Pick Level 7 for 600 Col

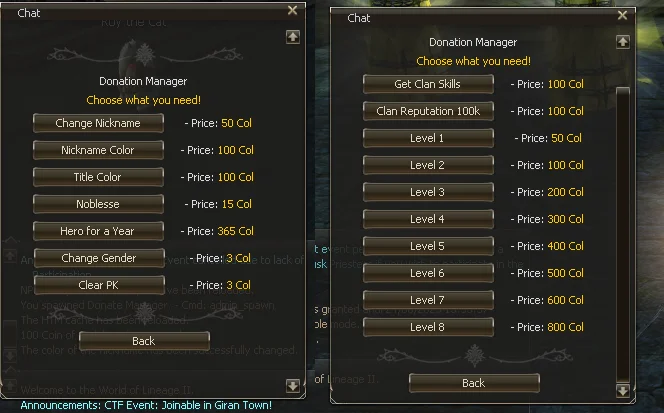tap(428, 300)
